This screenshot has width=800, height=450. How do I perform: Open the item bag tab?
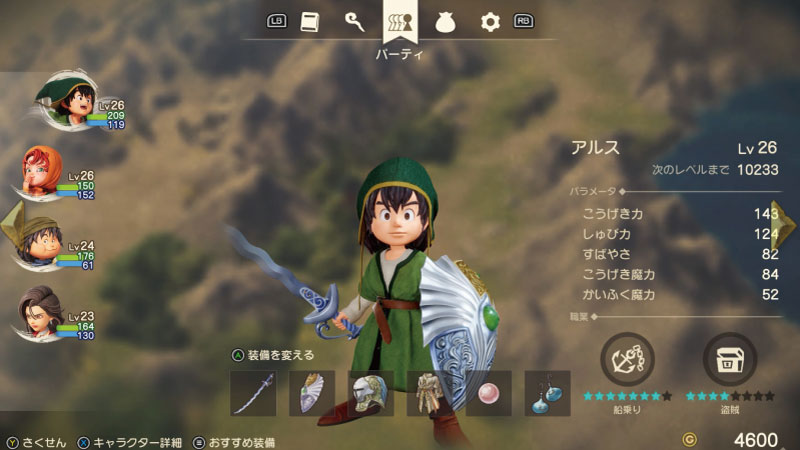(x=445, y=21)
